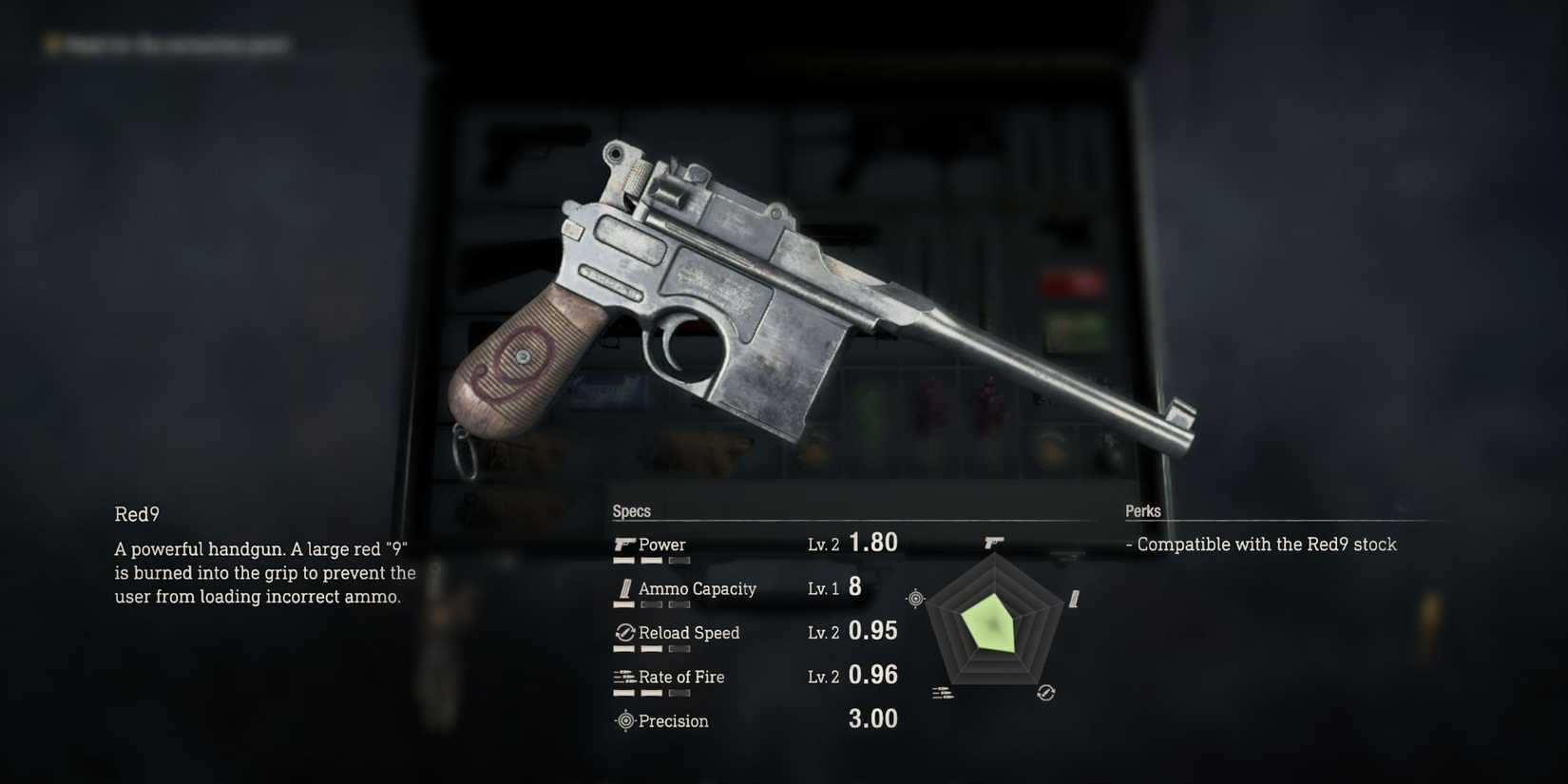Toggle the first upgrade pip under Power
The height and width of the screenshot is (784, 1568).
[624, 560]
